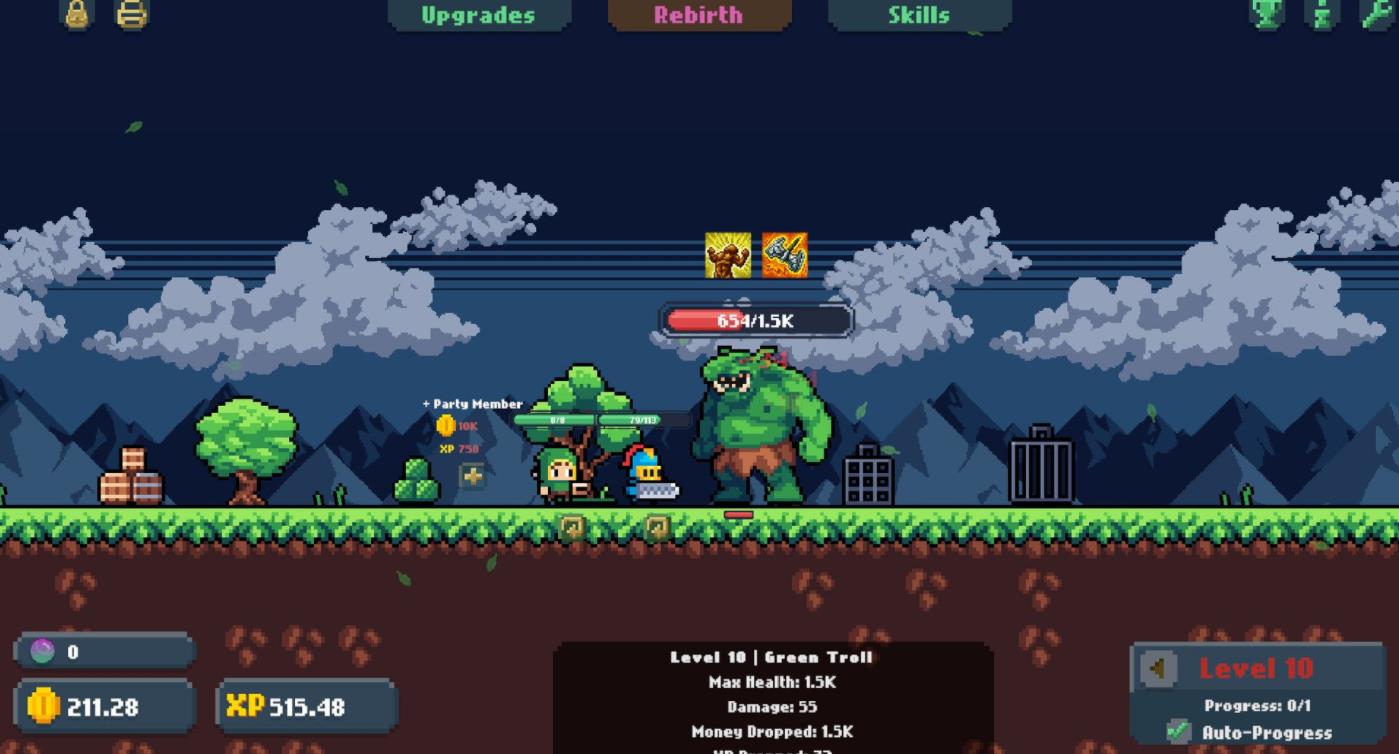Screen dimensions: 1399x754
Task: Show the Skills tab
Action: [918, 15]
